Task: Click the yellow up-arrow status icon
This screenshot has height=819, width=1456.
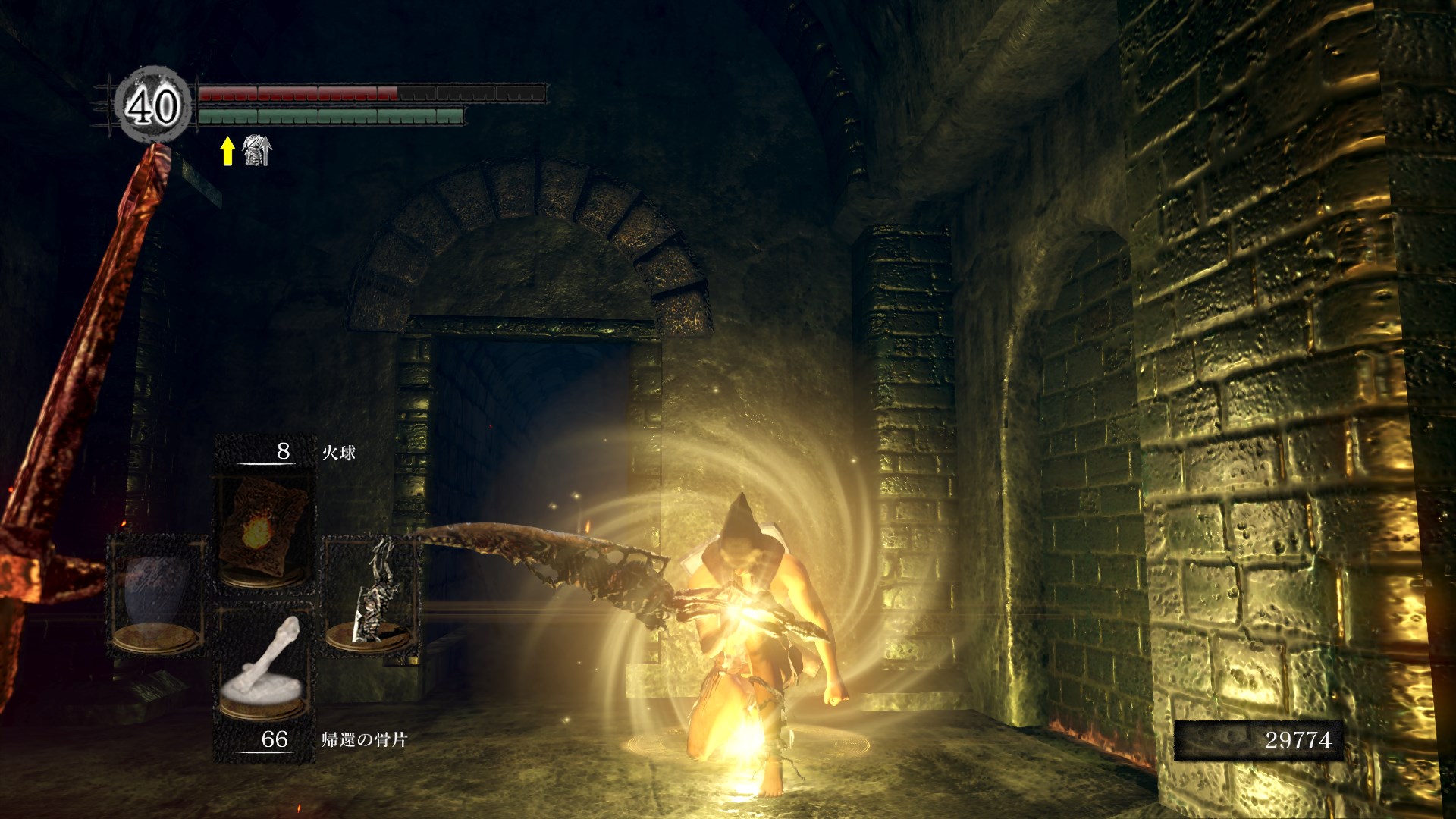Action: (227, 150)
